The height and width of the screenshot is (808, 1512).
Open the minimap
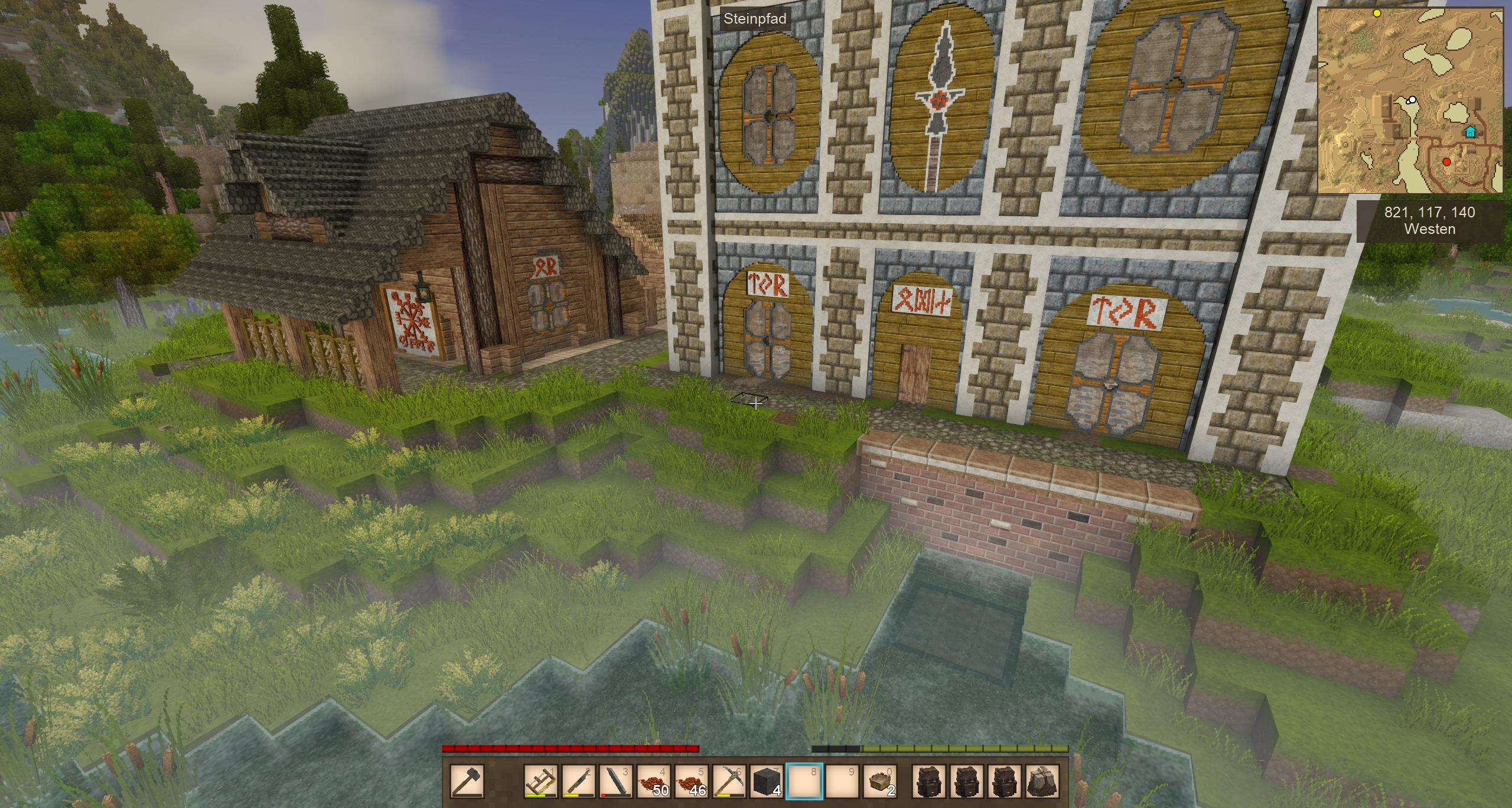click(x=1410, y=100)
